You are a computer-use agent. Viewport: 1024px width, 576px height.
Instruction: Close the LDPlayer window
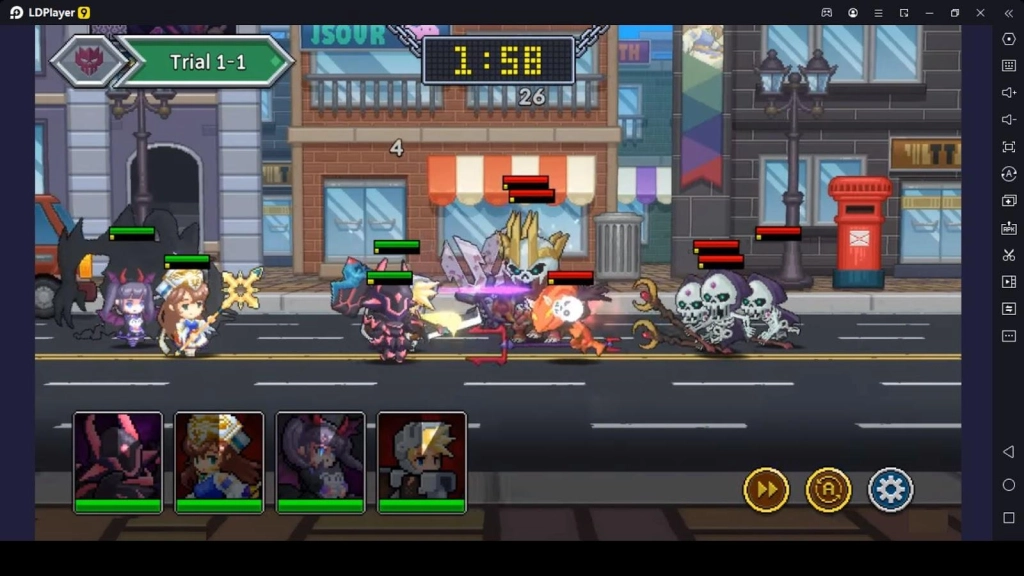tap(980, 12)
